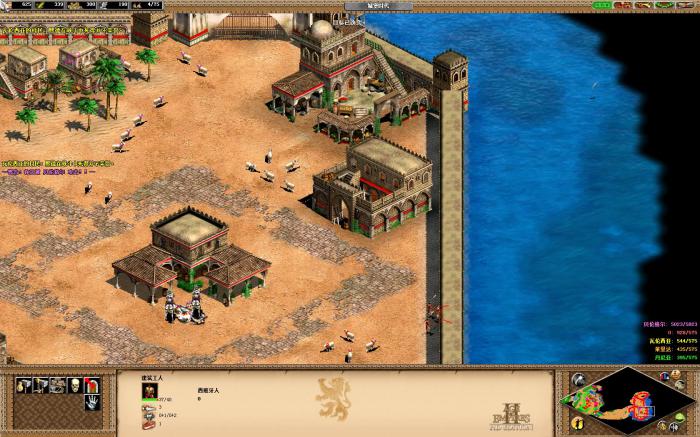Screen dimensions: 700x437
Task: Activate the red command icon beside the skull
Action: pyautogui.click(x=92, y=385)
